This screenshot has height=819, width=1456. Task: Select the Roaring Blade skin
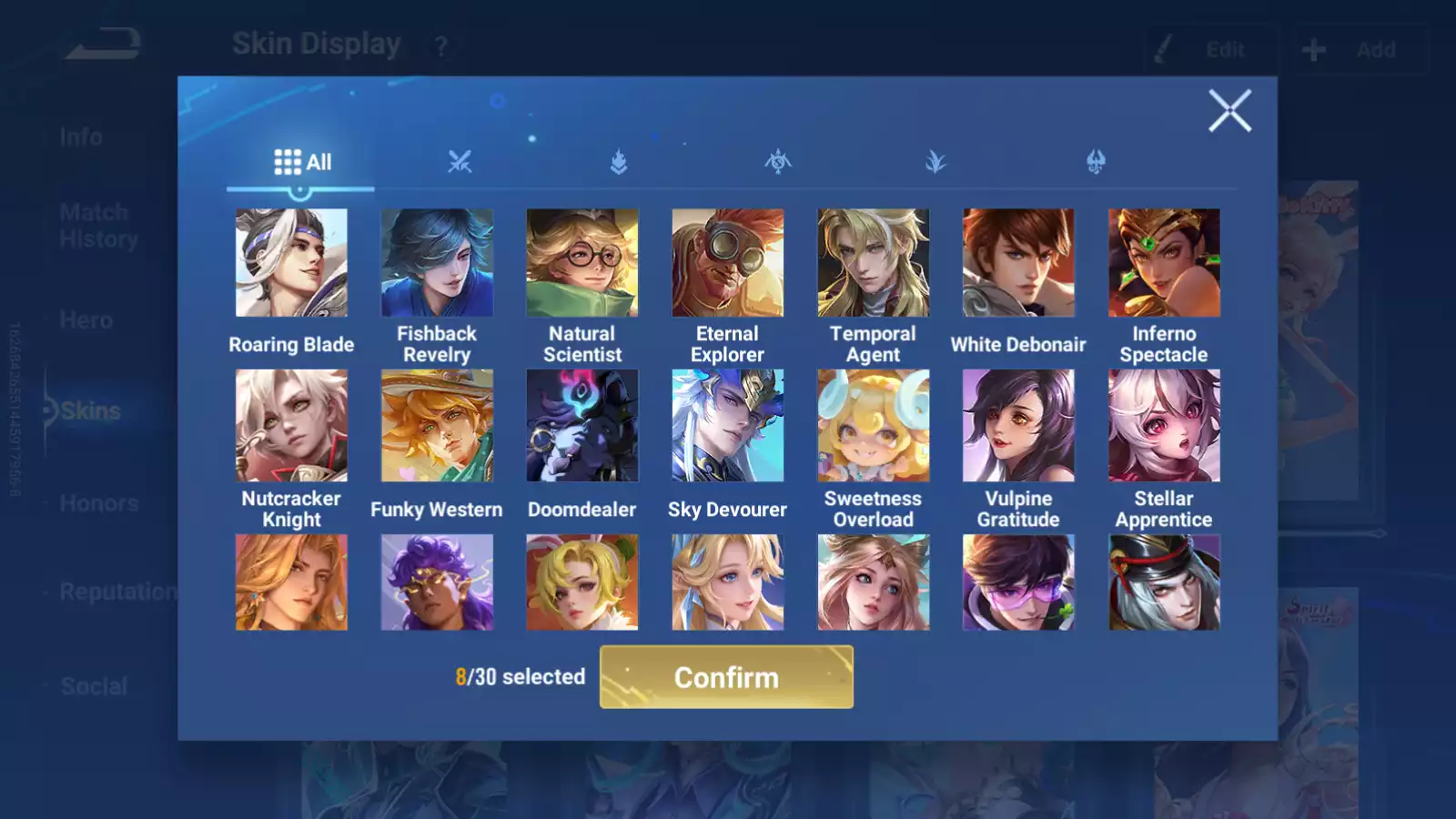click(291, 263)
